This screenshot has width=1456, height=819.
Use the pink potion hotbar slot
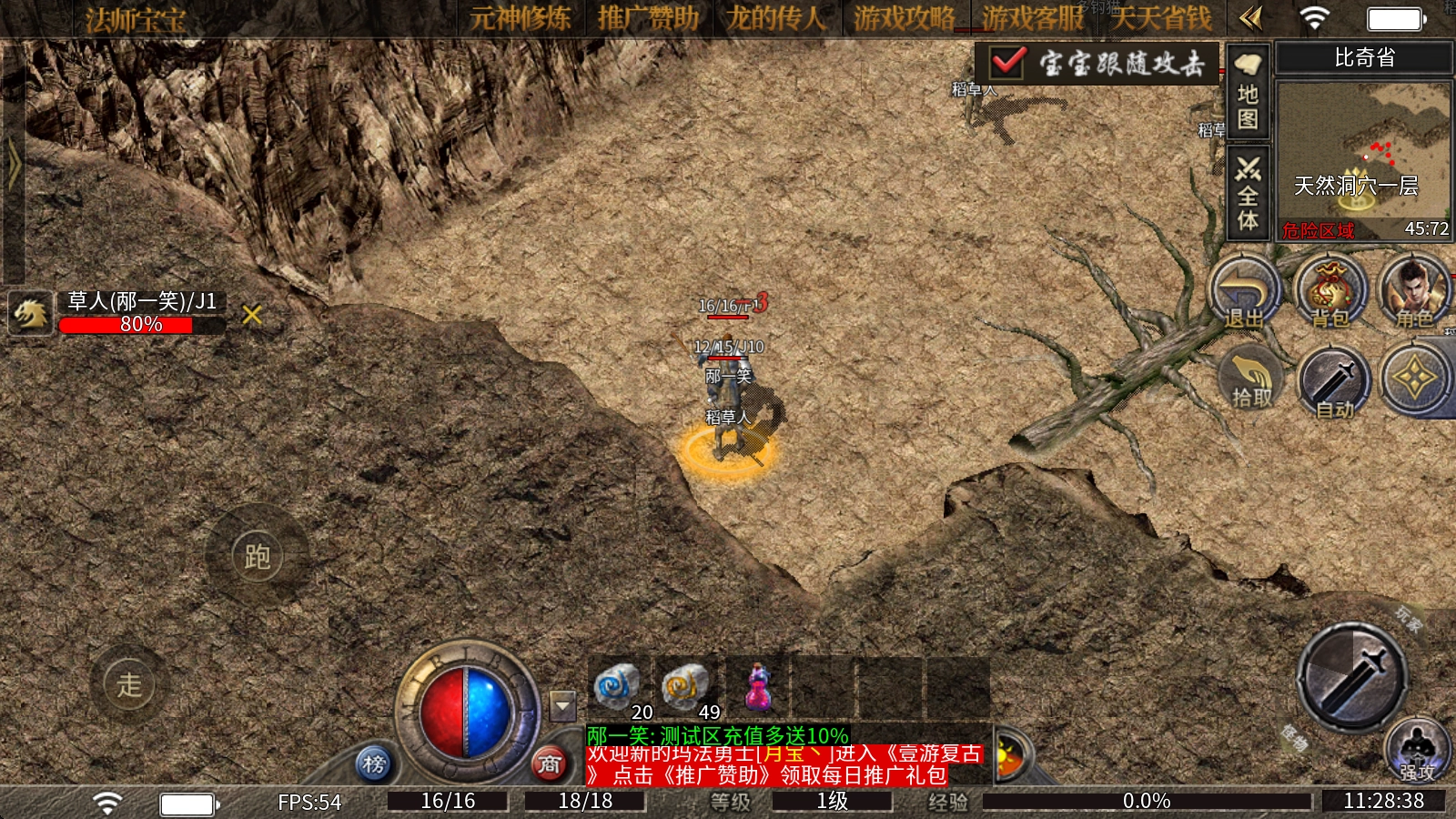pyautogui.click(x=757, y=688)
